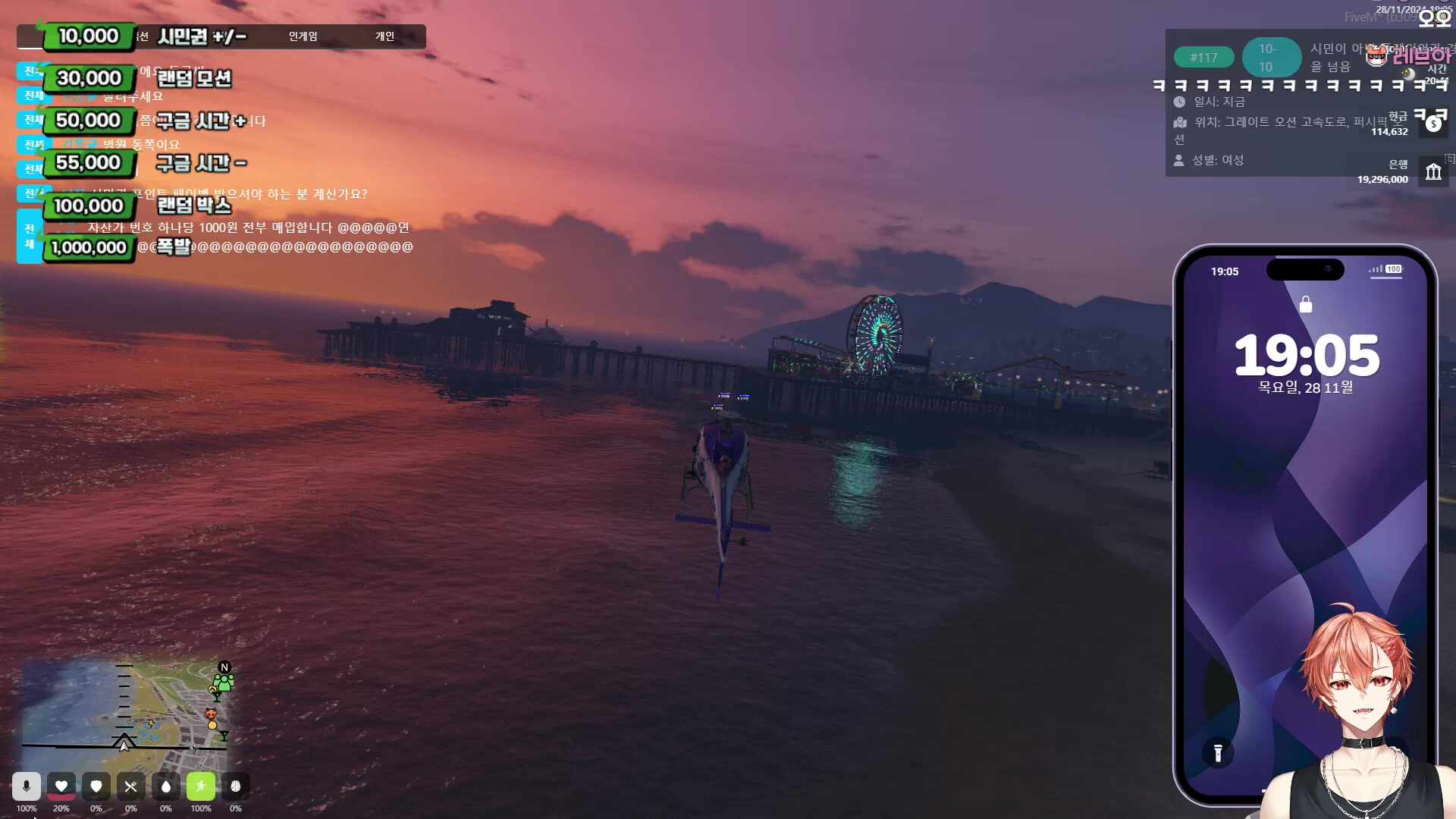This screenshot has height=819, width=1456.
Task: Tap the phone flashlight button
Action: click(x=1218, y=753)
